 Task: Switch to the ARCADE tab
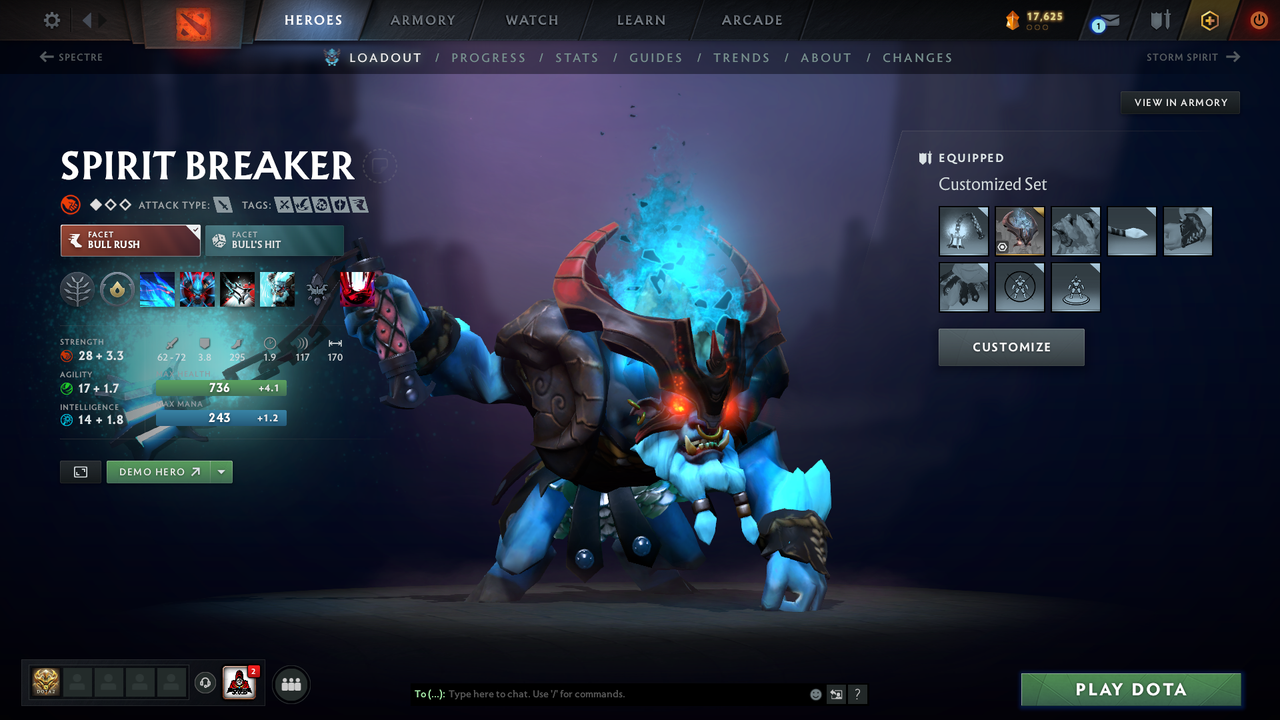tap(751, 19)
